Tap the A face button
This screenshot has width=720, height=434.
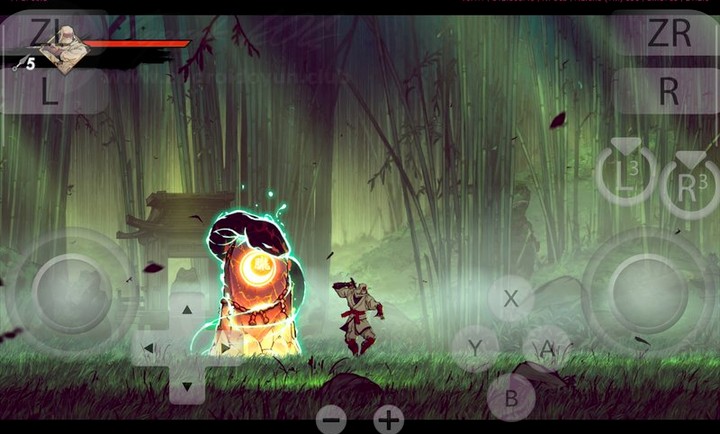pos(547,348)
